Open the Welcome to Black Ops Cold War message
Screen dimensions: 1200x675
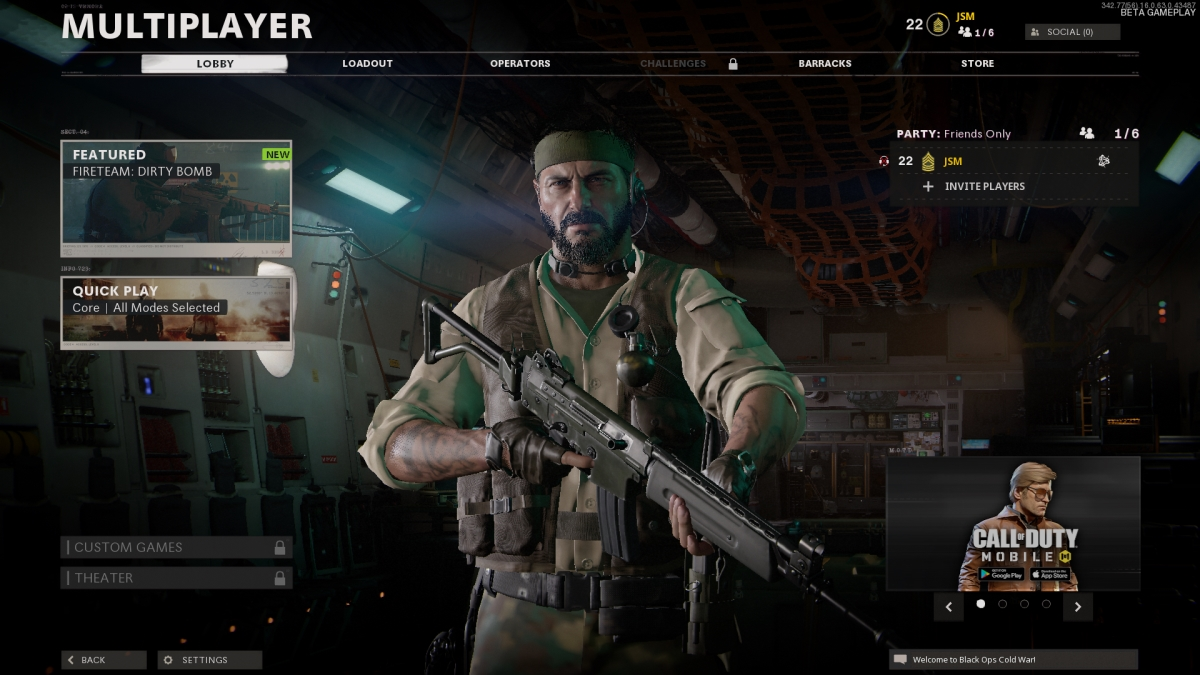(x=1013, y=660)
